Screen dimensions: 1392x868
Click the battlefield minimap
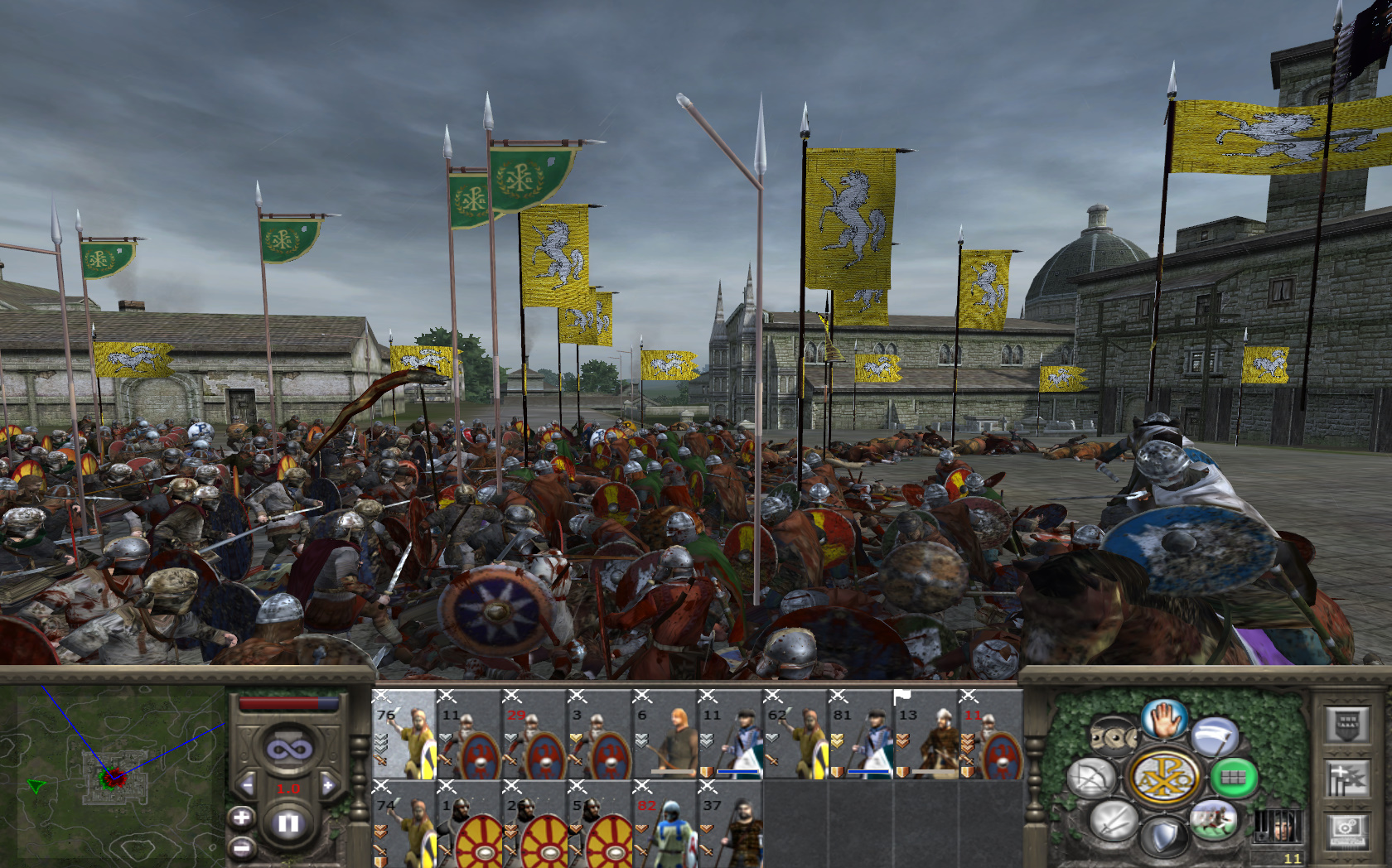pyautogui.click(x=112, y=774)
